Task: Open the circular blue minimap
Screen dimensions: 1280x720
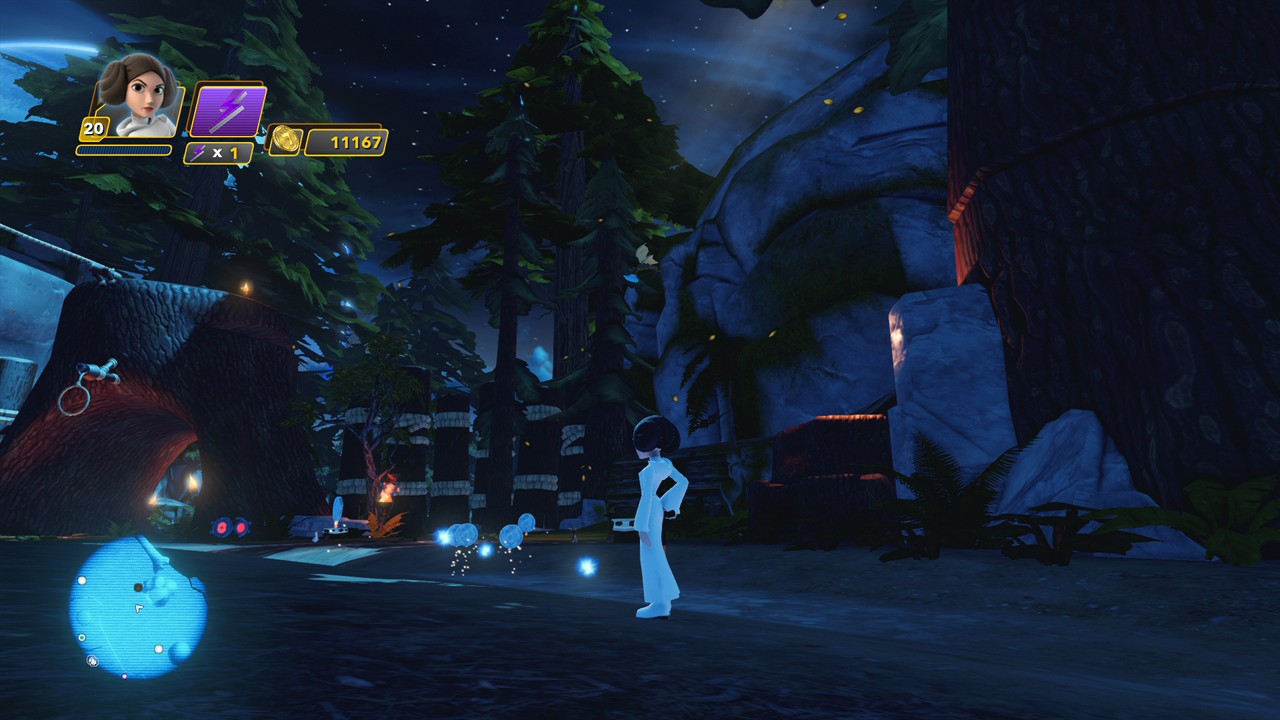Action: [x=137, y=607]
